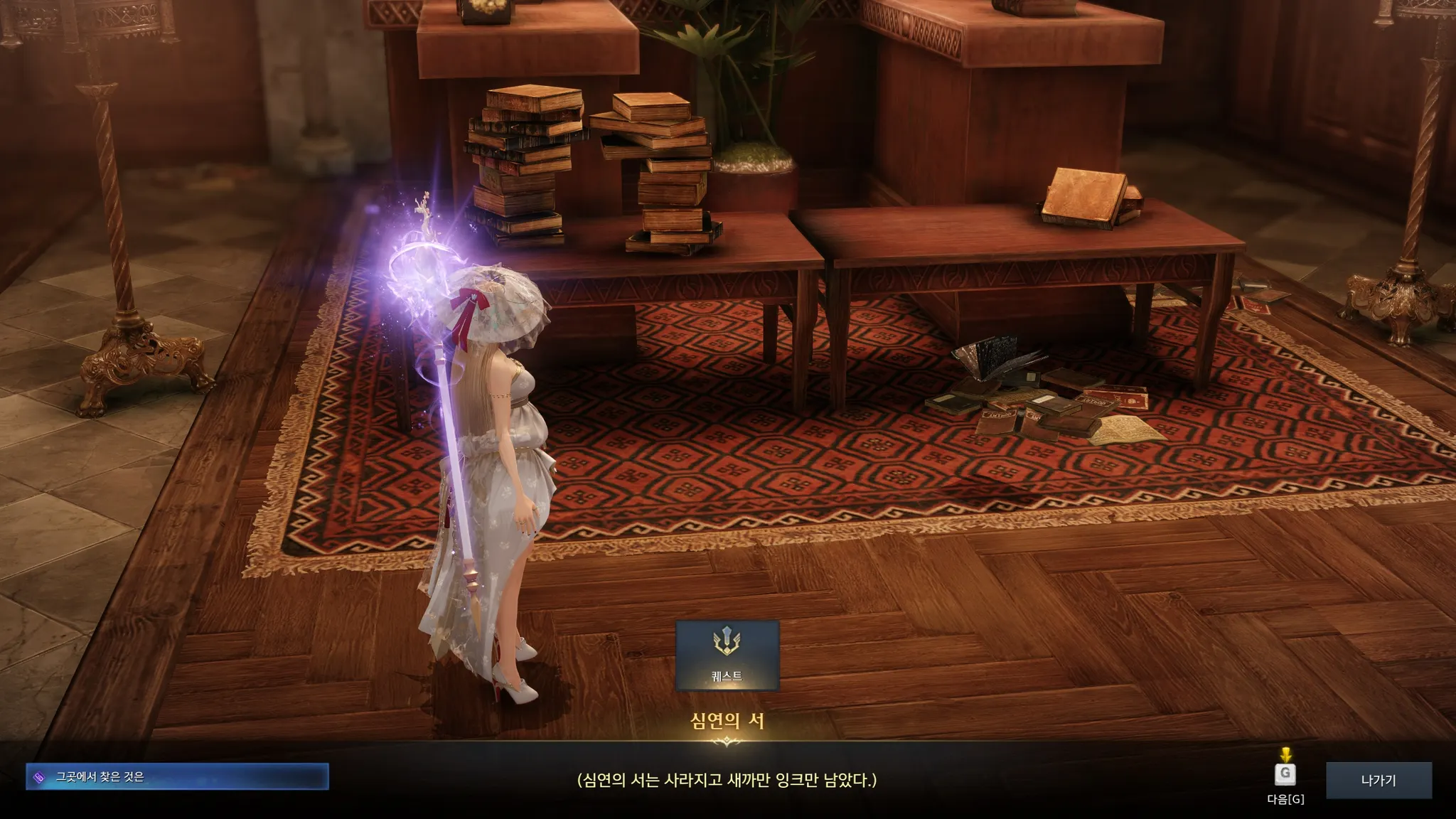Advance dialogue with the 다음 button
Image resolution: width=1456 pixels, height=819 pixels.
pos(1285,775)
